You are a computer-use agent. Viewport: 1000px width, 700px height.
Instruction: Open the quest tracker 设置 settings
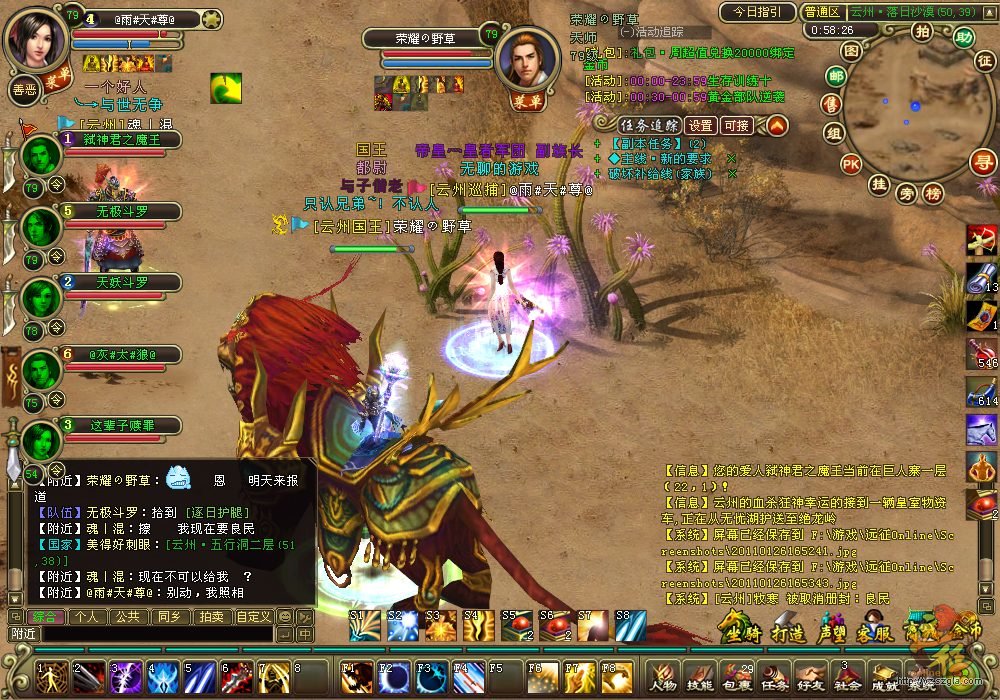coord(701,125)
